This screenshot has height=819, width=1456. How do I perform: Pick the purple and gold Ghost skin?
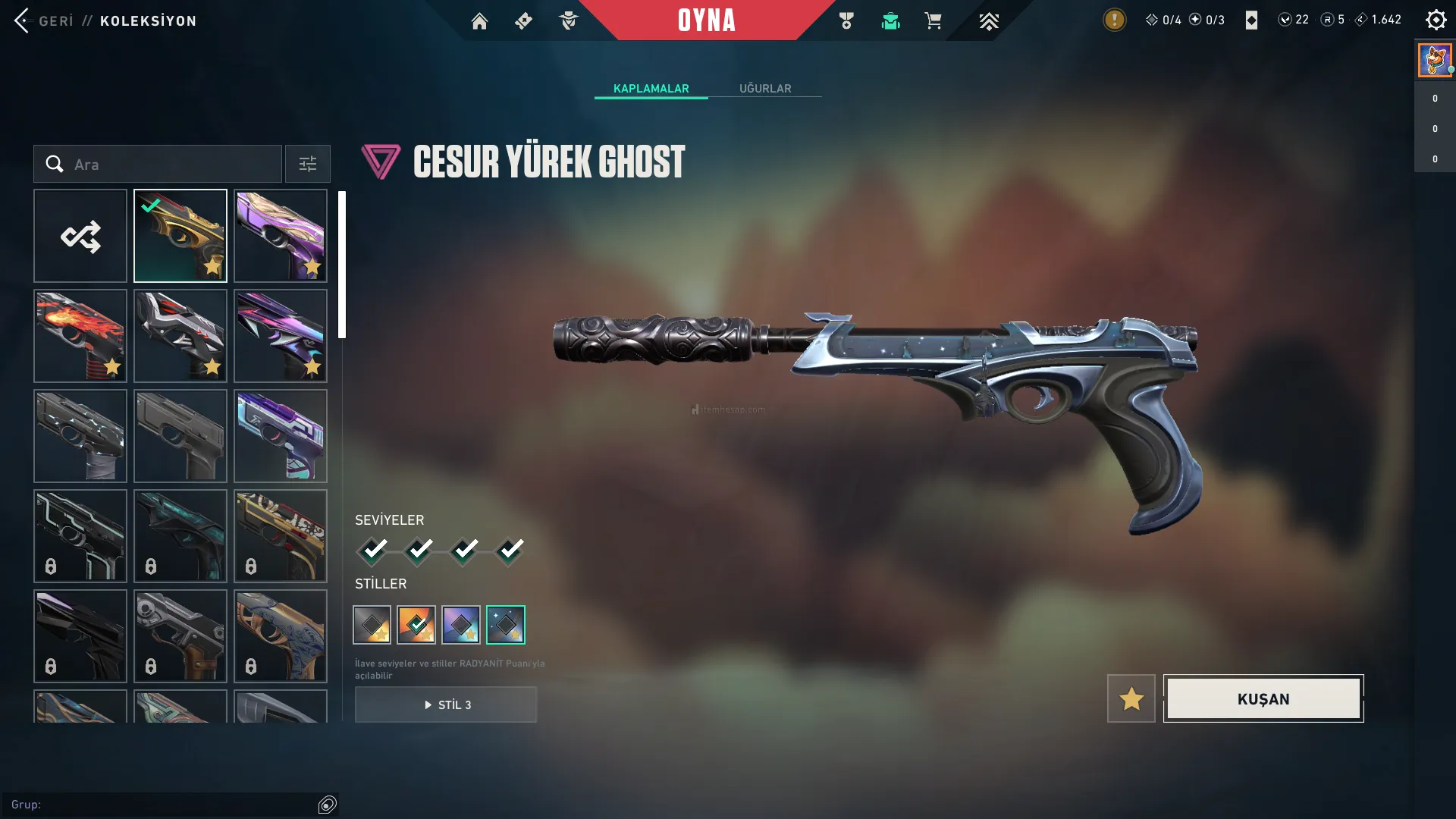pyautogui.click(x=281, y=237)
